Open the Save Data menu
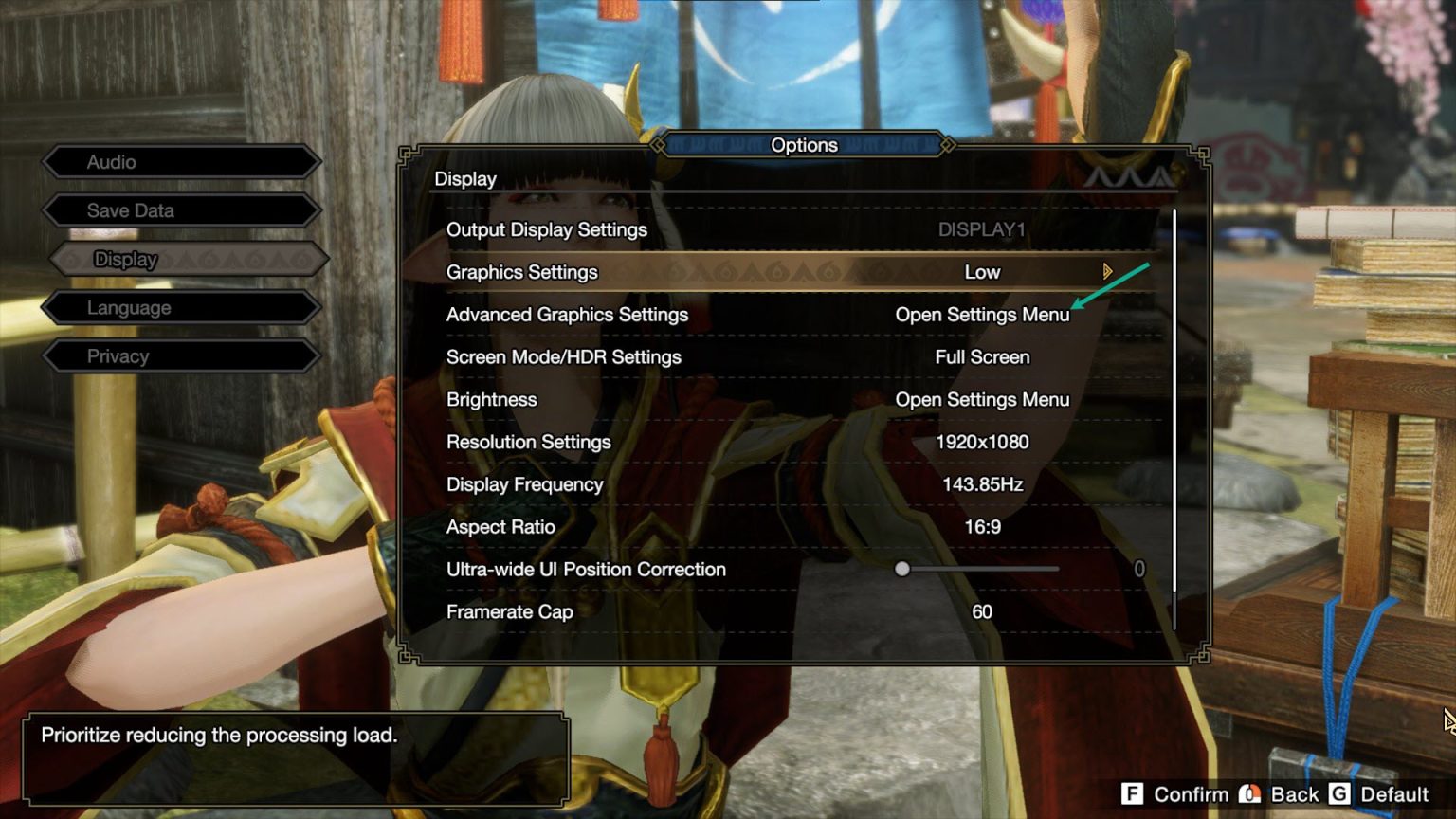The width and height of the screenshot is (1456, 819). [180, 210]
